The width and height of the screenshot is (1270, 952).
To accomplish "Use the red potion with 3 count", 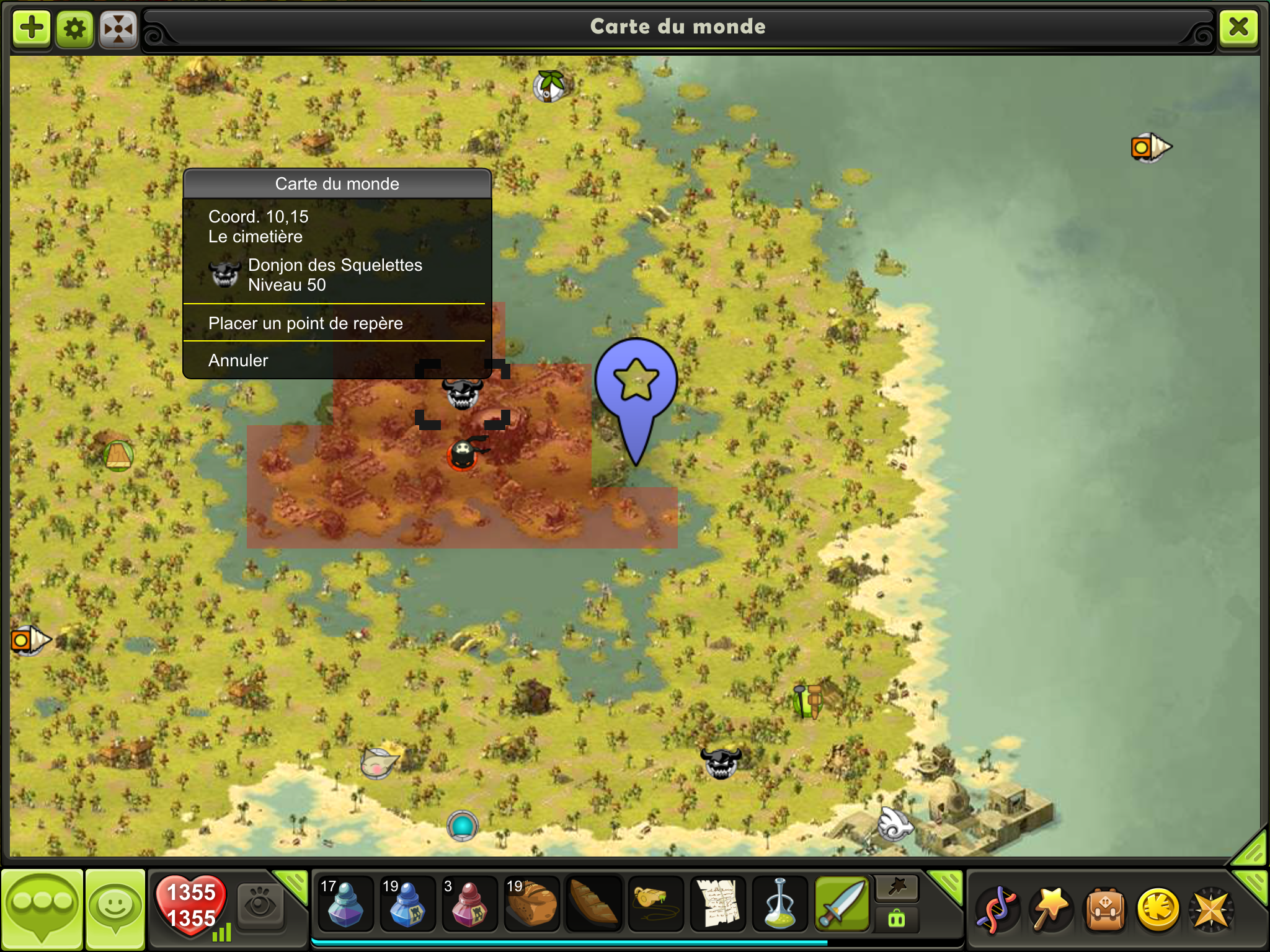I will 469,904.
